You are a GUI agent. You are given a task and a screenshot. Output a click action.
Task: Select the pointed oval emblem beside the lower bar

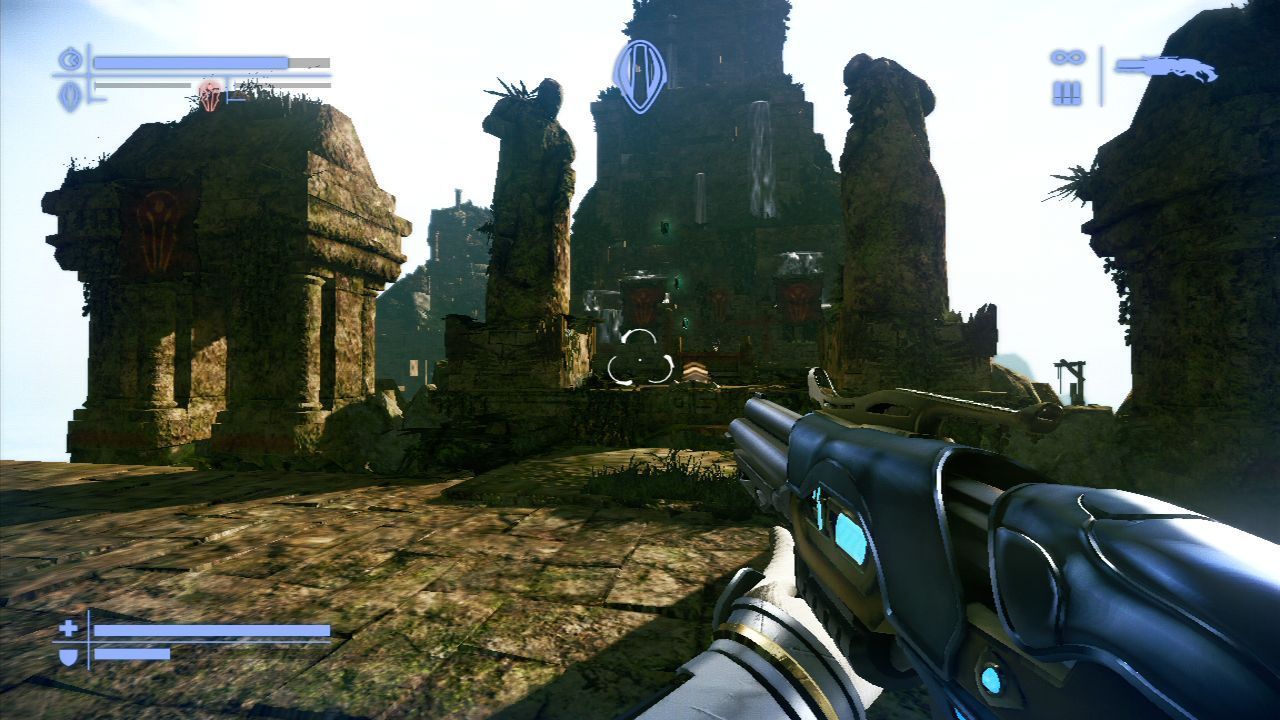pyautogui.click(x=70, y=96)
